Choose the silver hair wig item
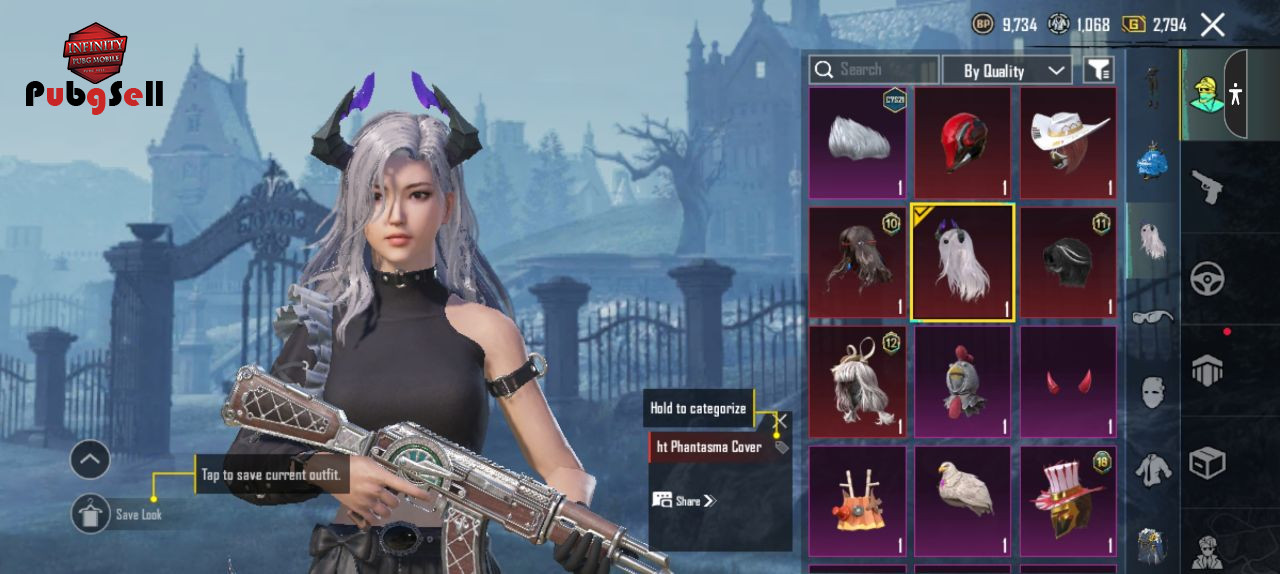The height and width of the screenshot is (574, 1280). 858,143
